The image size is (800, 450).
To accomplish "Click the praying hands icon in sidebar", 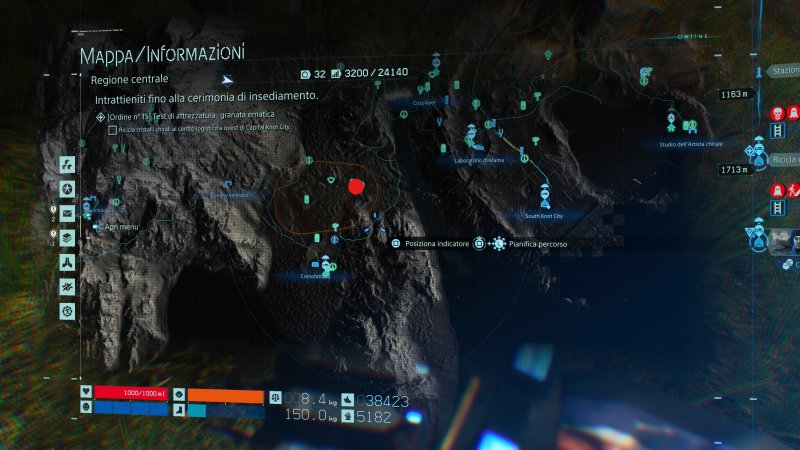I will point(66,262).
